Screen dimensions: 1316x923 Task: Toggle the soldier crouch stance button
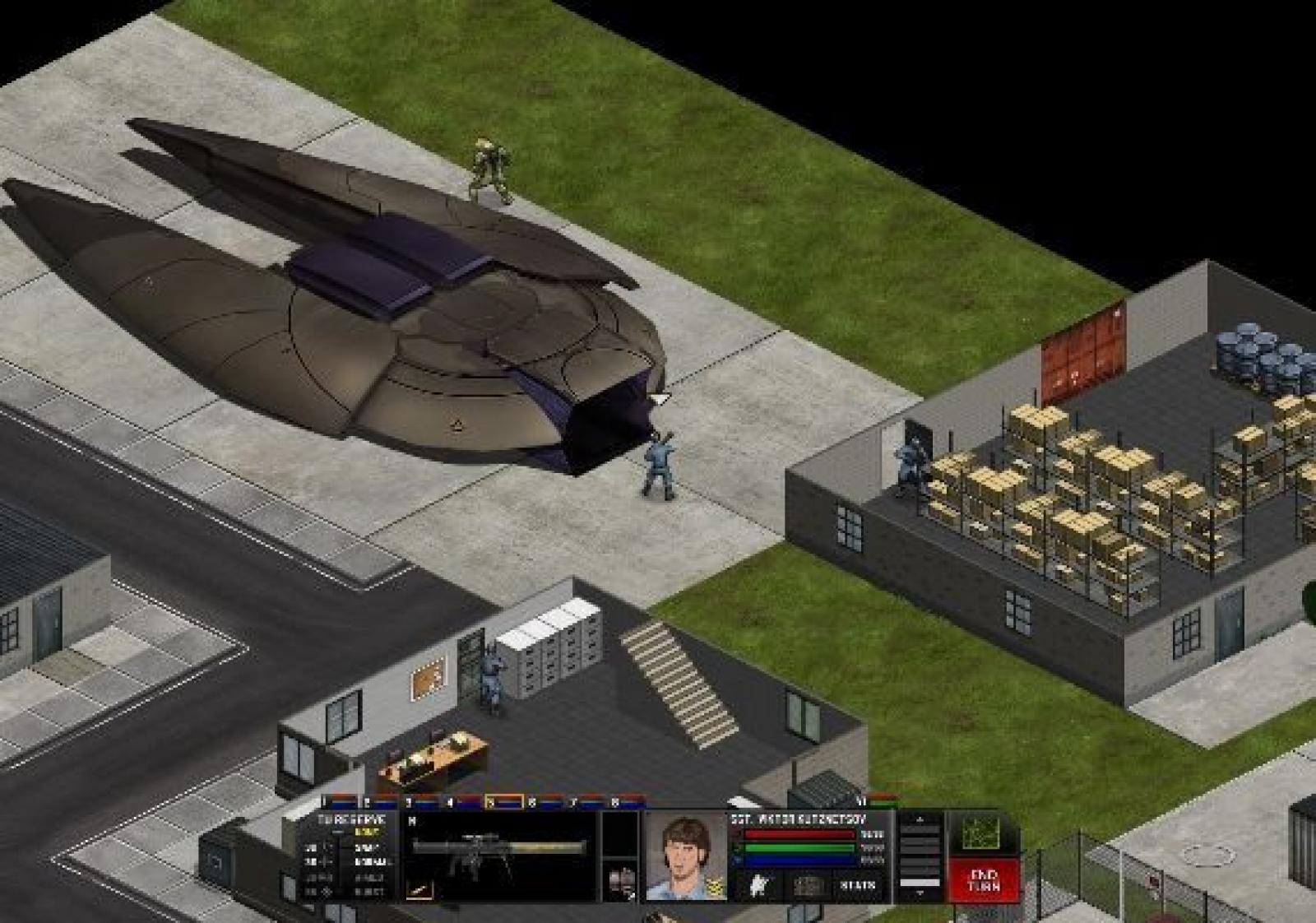tap(761, 886)
